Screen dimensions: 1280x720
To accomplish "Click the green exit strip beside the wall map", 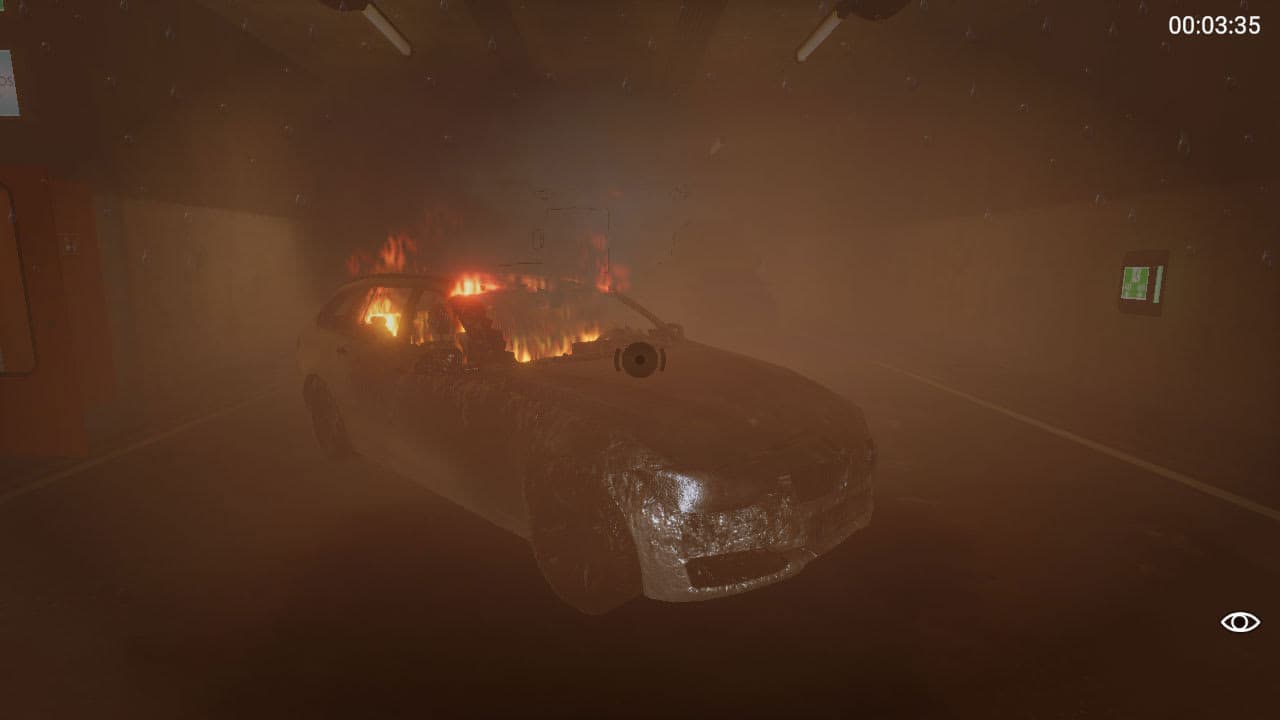I will tap(1157, 284).
